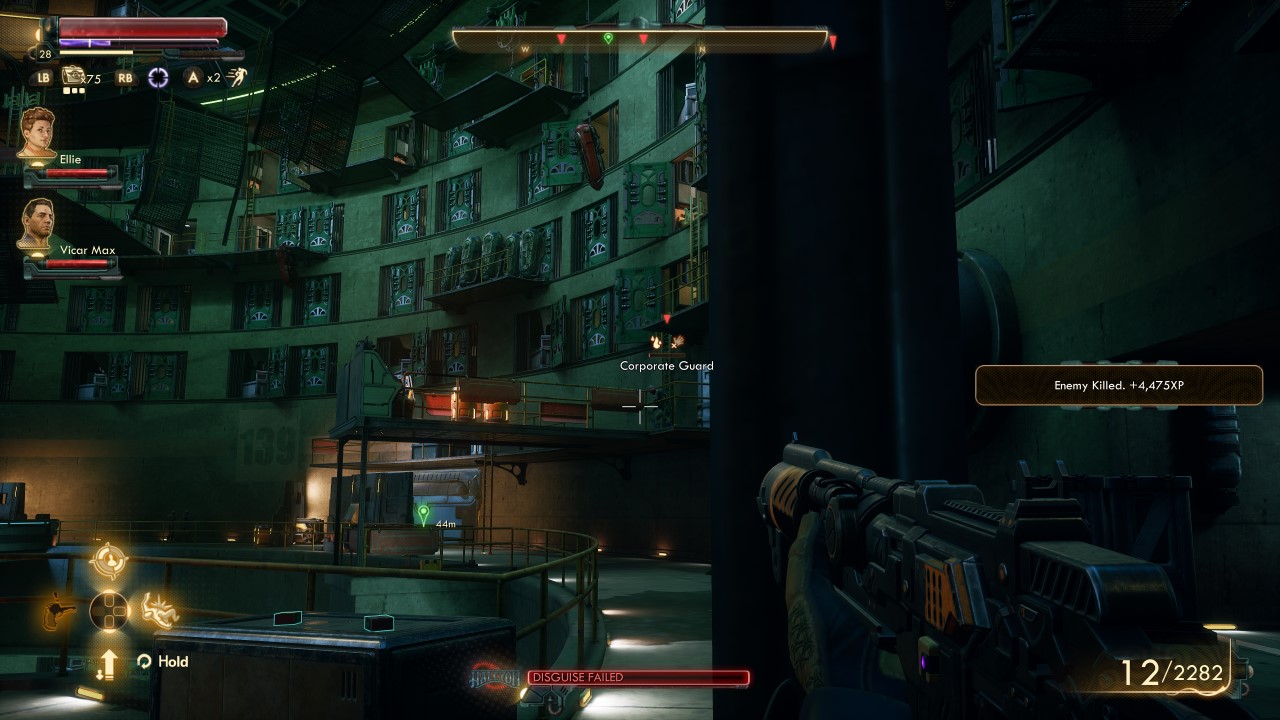Choose the pistol weapon quick slot
Viewport: 1280px width, 720px height.
pyautogui.click(x=59, y=610)
